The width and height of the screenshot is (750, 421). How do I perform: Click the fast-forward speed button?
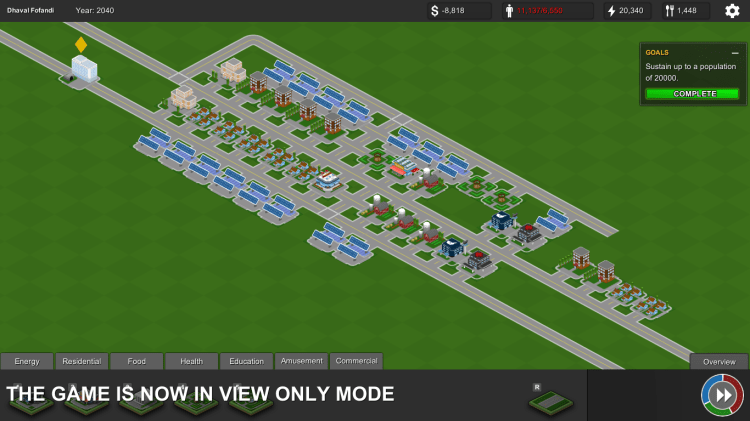722,395
